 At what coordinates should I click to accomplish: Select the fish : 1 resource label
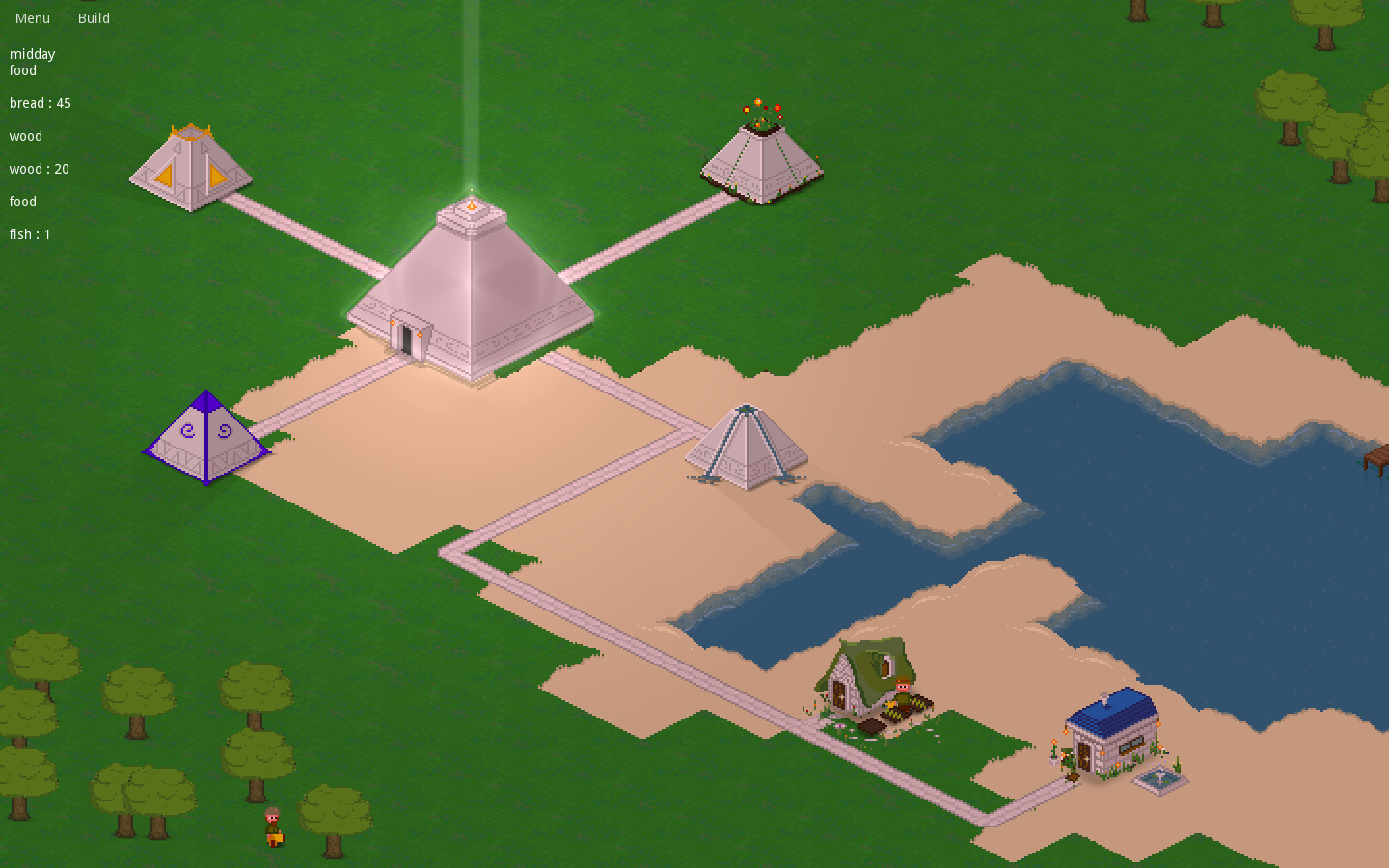[29, 234]
